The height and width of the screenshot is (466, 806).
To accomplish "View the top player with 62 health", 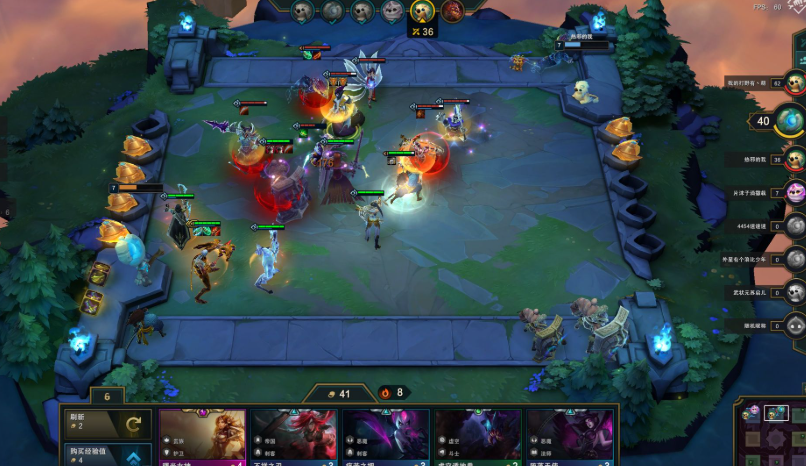I will [796, 82].
